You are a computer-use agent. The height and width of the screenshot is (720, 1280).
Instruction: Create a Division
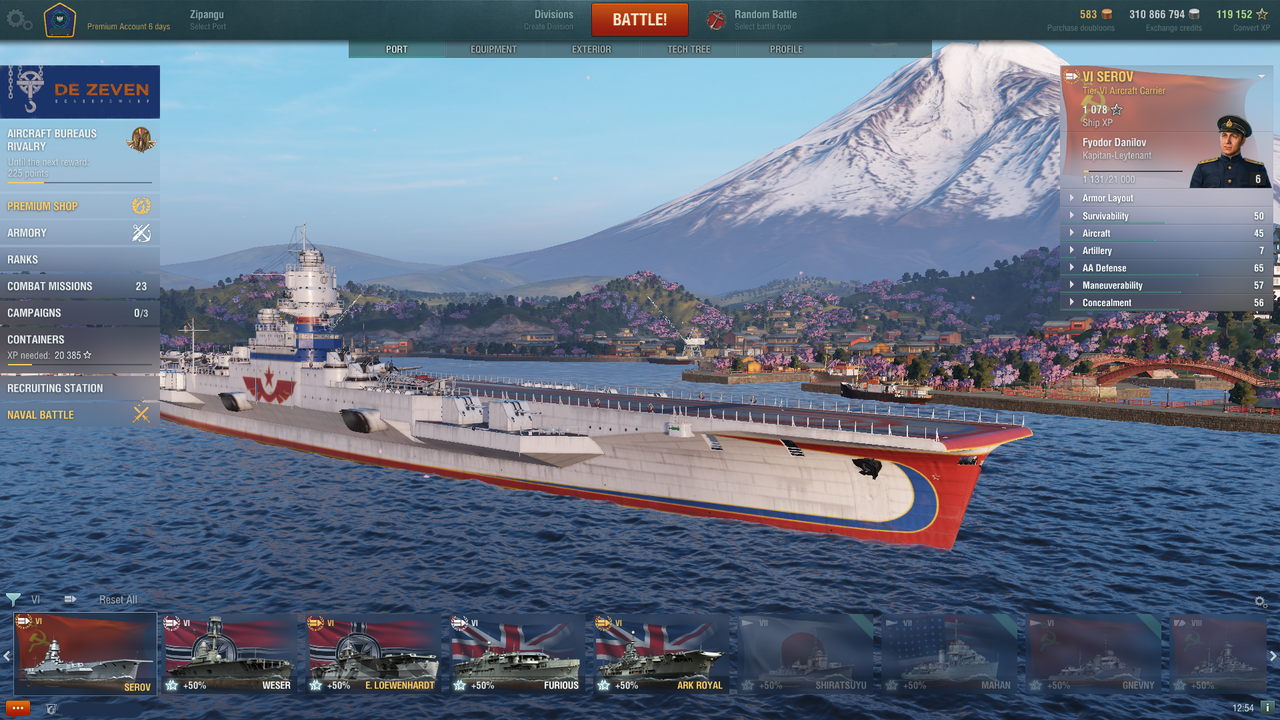click(x=553, y=19)
